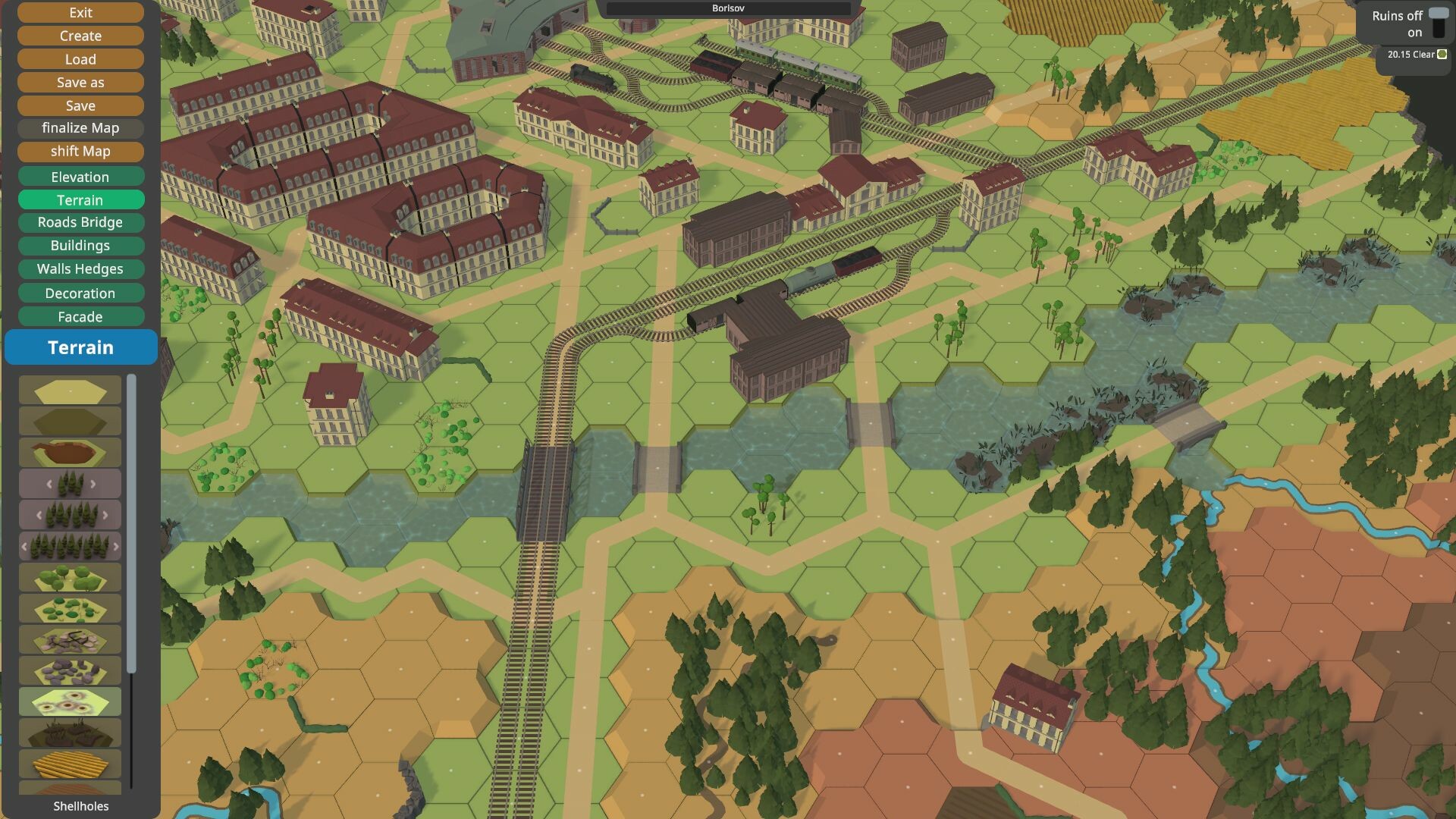The width and height of the screenshot is (1456, 819).
Task: Open the Decoration editing mode
Action: point(80,293)
